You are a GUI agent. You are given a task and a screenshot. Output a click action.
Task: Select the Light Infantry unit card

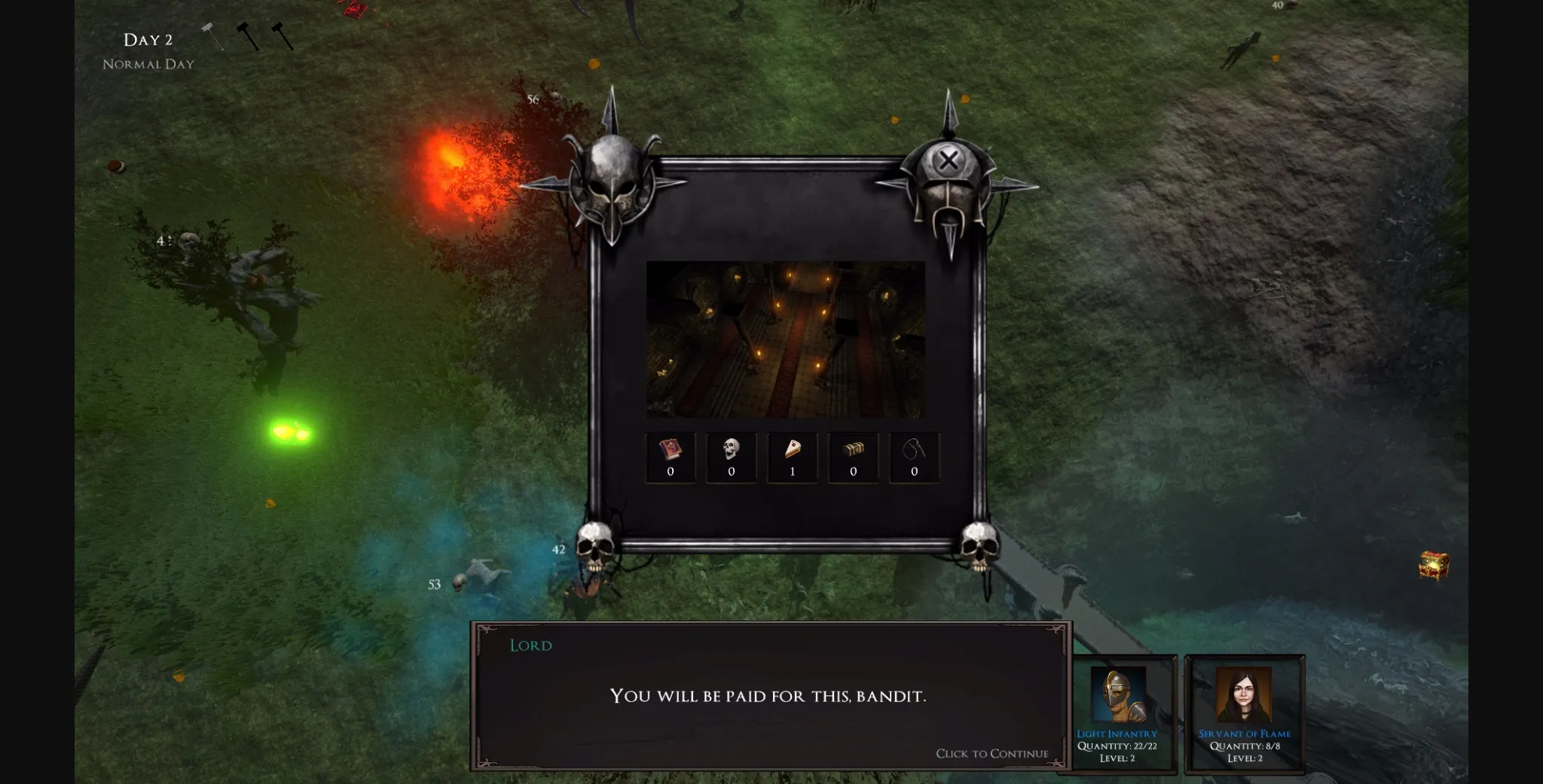[1117, 713]
